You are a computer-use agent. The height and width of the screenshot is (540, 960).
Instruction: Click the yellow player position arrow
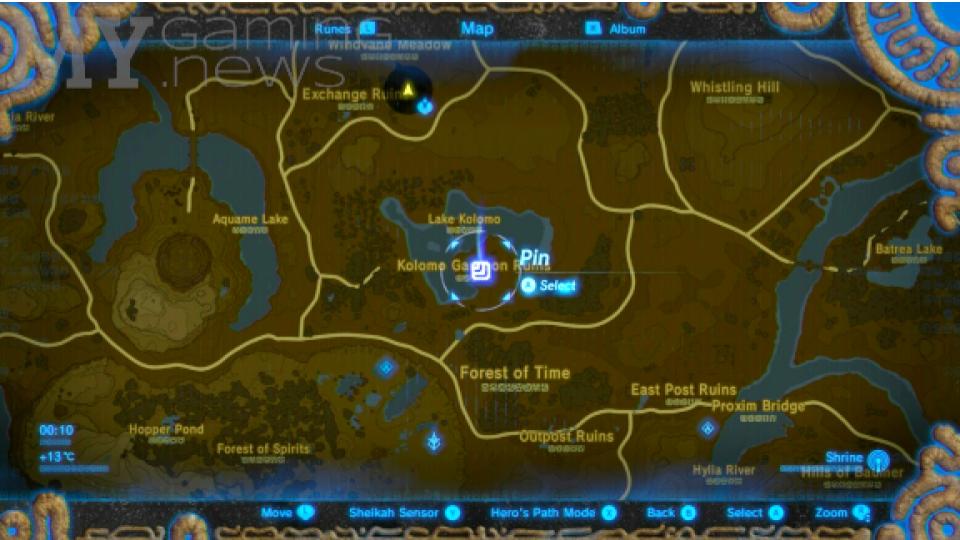(x=409, y=91)
